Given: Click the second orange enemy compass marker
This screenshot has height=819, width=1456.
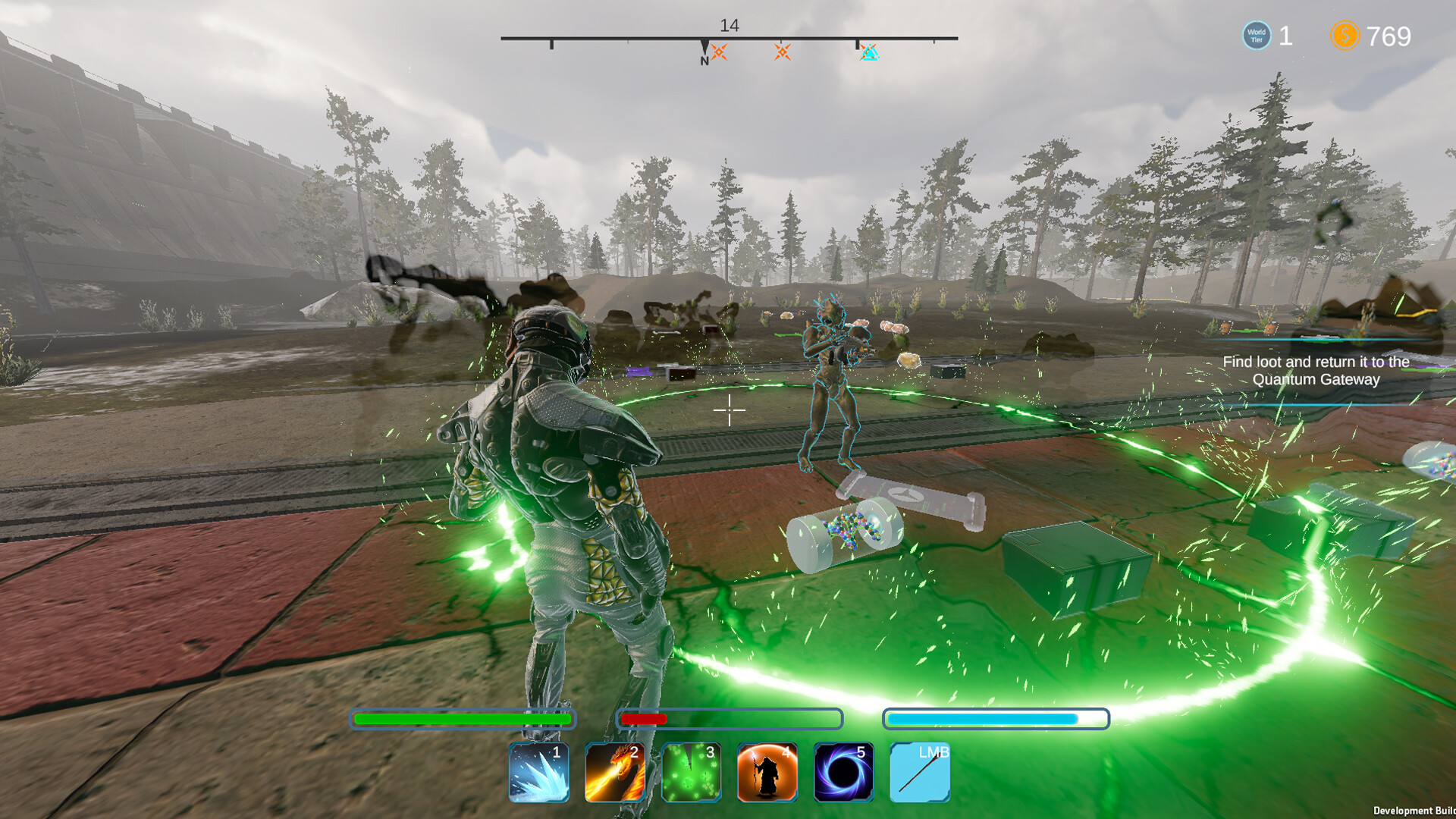Looking at the screenshot, I should (781, 52).
